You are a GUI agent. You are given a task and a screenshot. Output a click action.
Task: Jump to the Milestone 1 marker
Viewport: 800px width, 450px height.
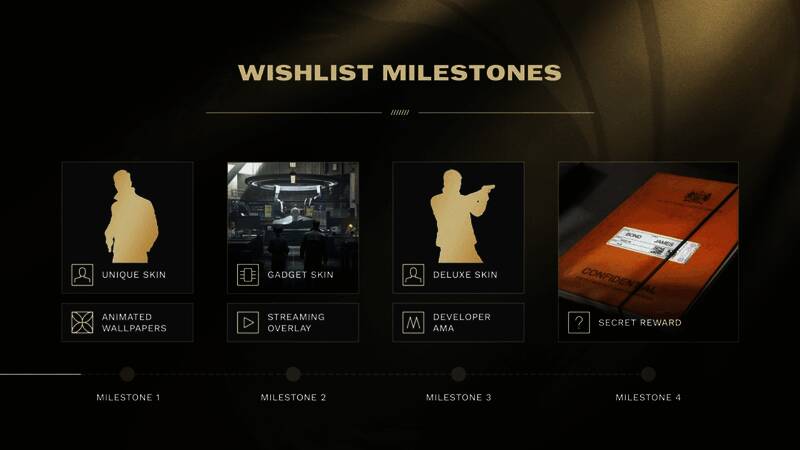coord(127,374)
